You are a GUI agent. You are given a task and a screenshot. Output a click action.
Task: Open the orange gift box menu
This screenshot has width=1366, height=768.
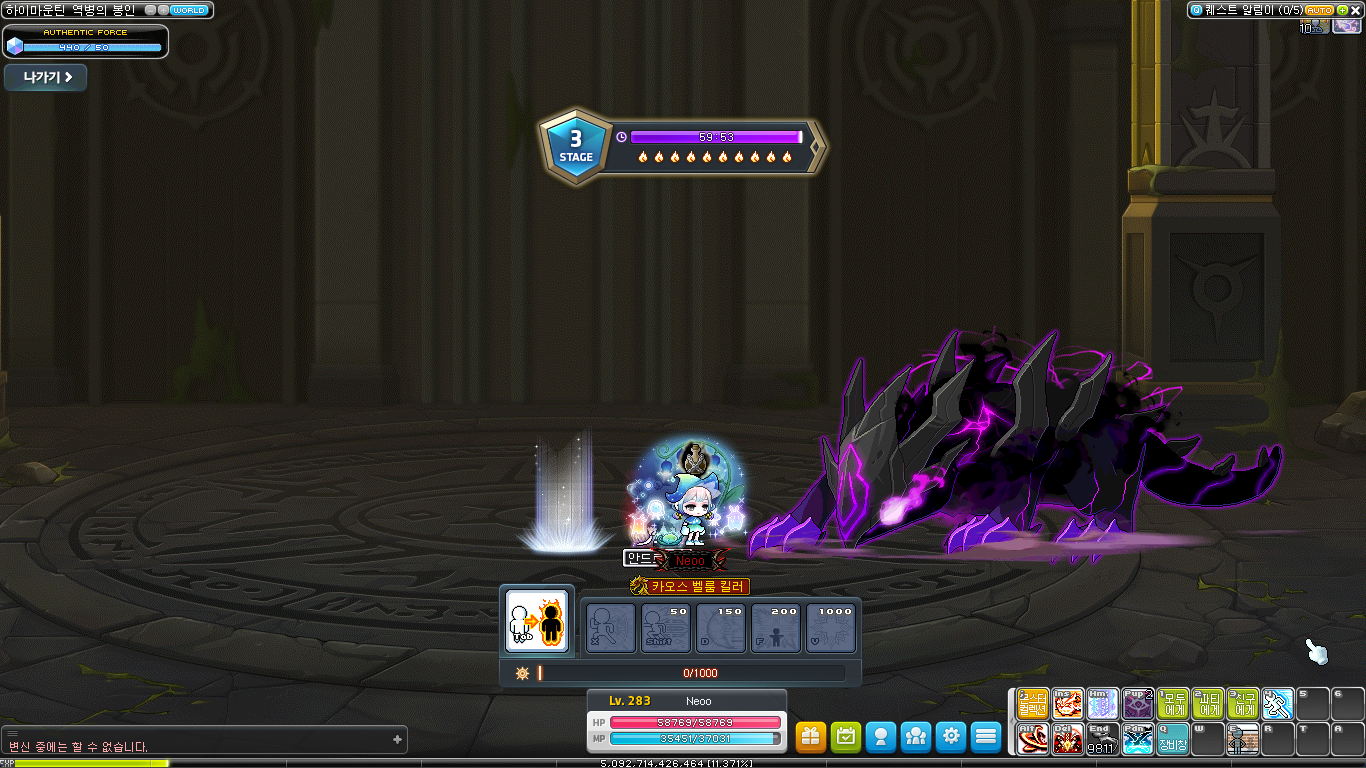[x=811, y=737]
